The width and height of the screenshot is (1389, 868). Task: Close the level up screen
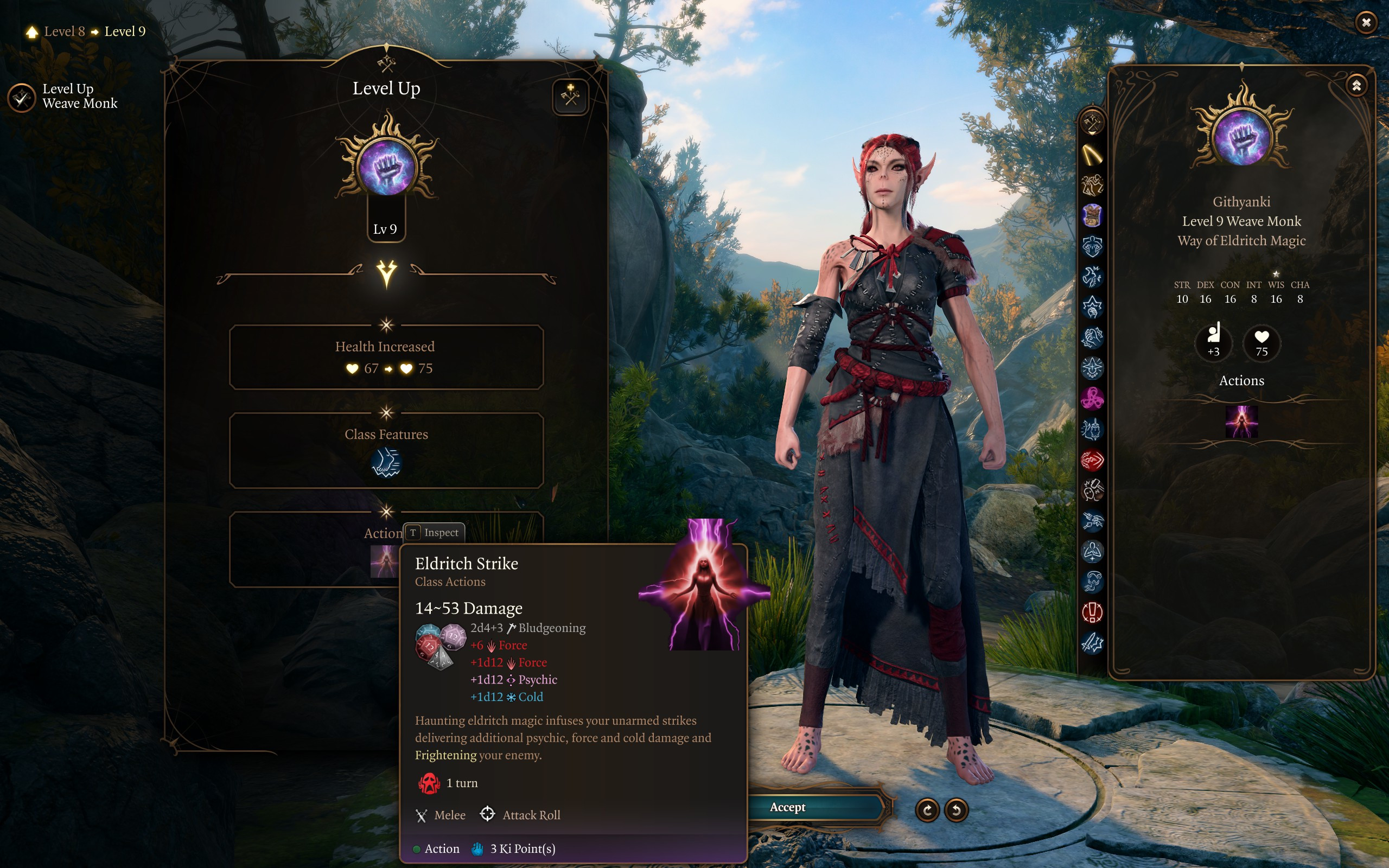pos(1366,22)
